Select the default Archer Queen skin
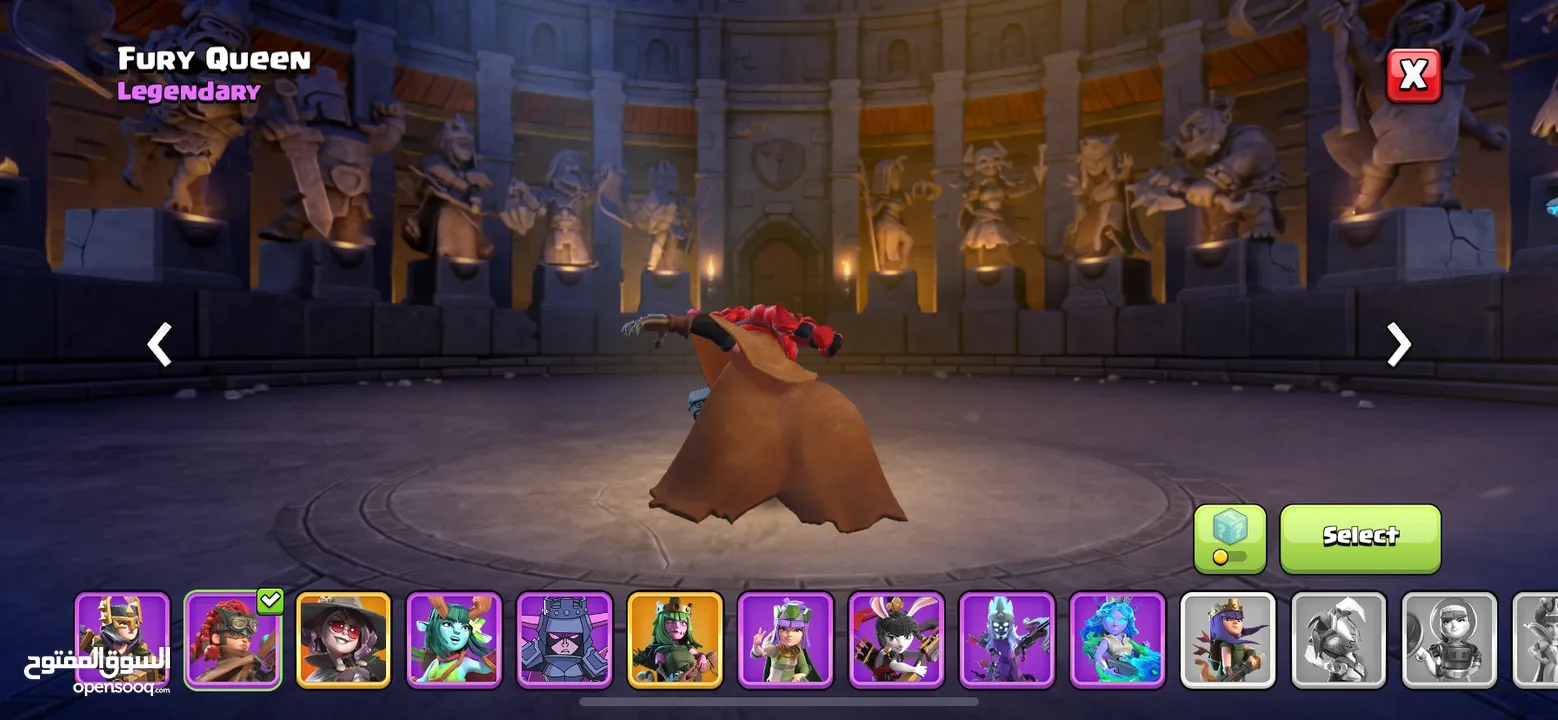This screenshot has width=1558, height=720. click(x=1228, y=640)
